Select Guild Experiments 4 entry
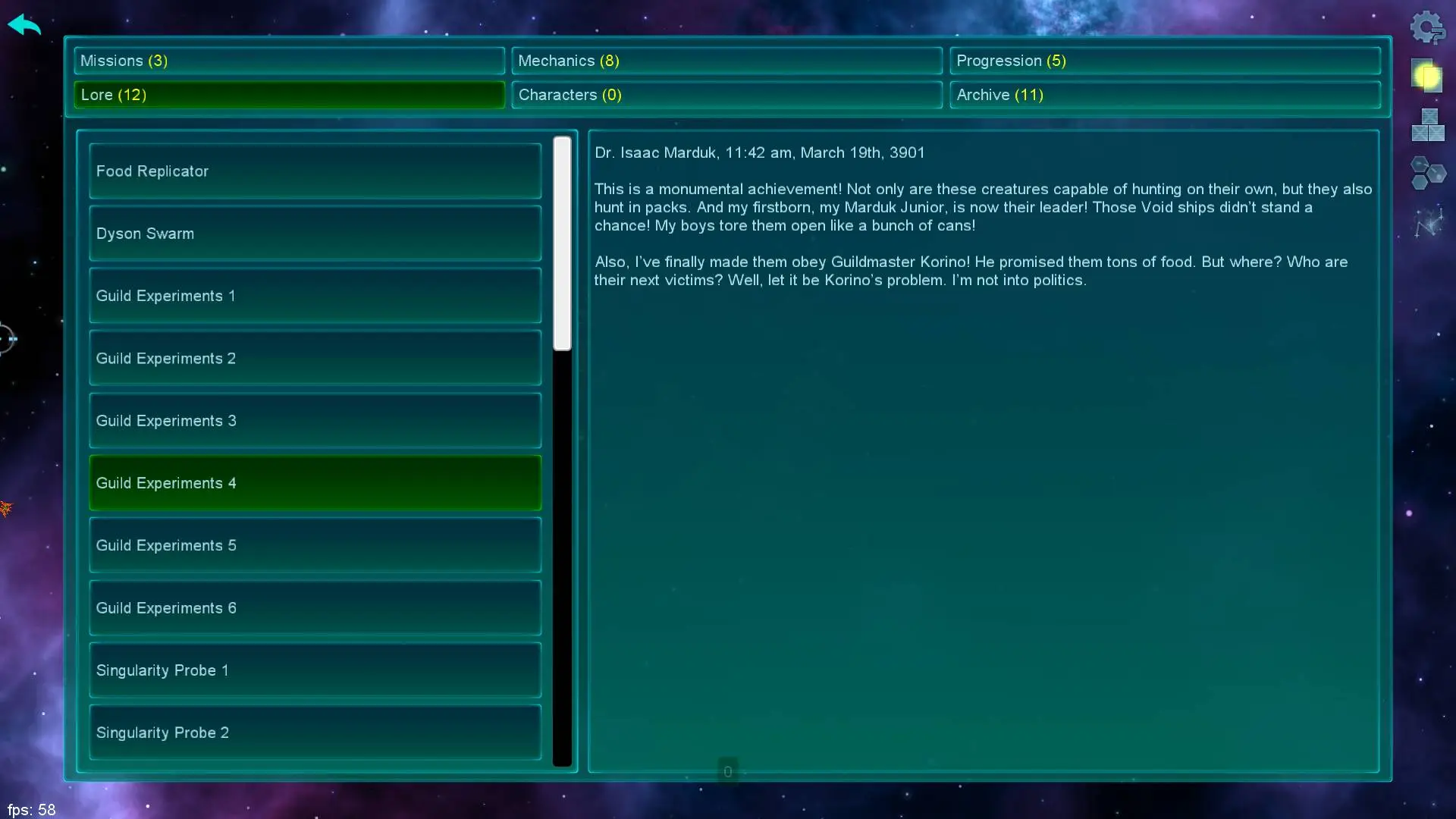Viewport: 1456px width, 819px height. (x=315, y=483)
